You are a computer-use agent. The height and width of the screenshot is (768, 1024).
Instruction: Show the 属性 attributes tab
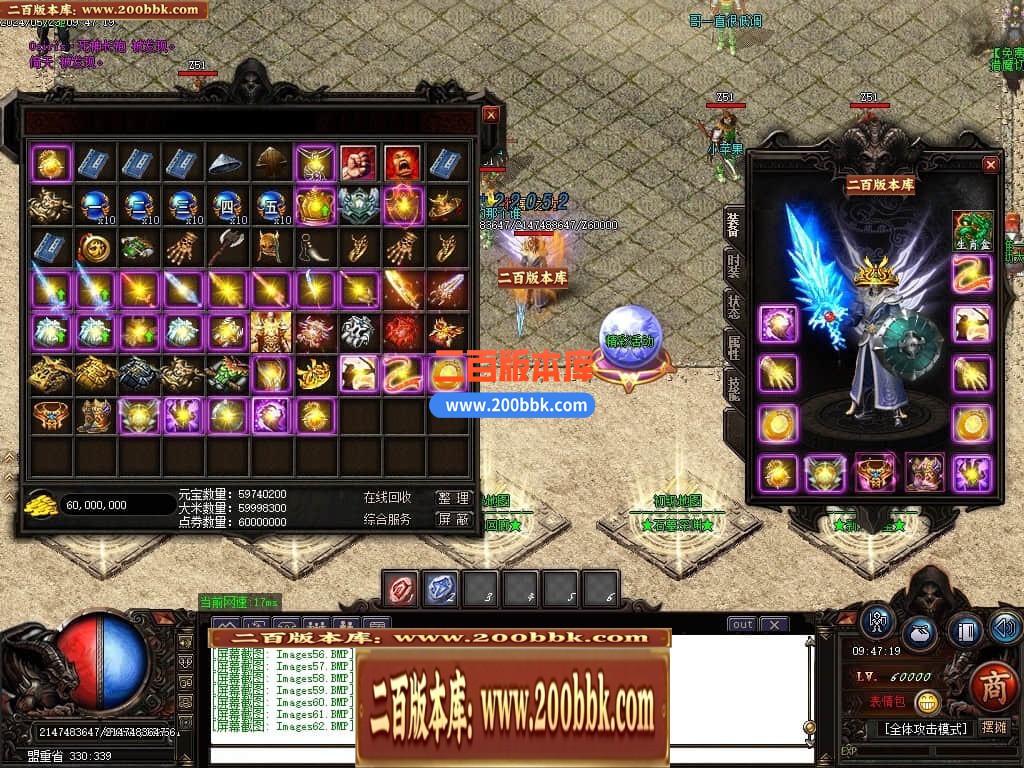pos(733,348)
